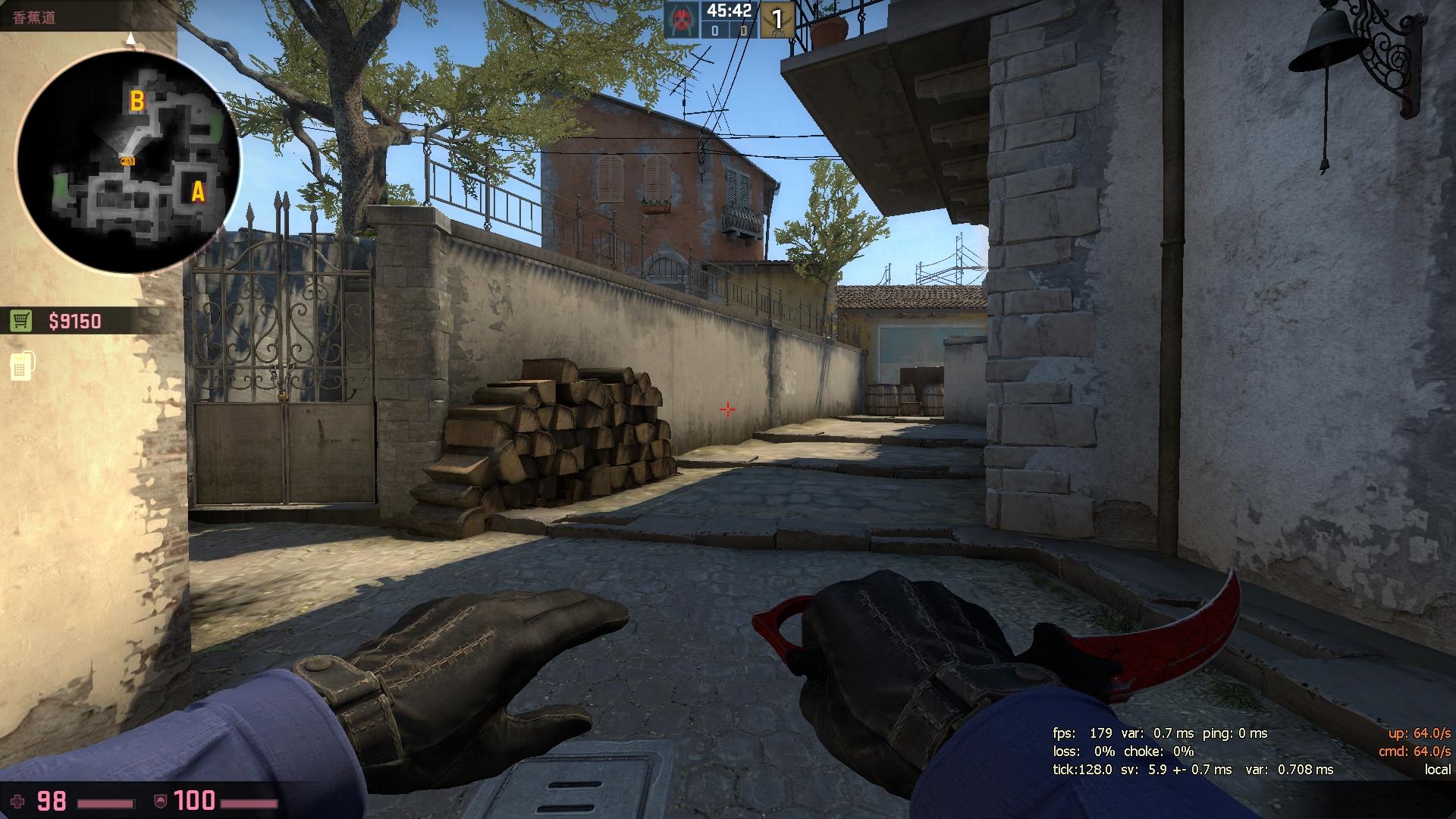Viewport: 1456px width, 819px height.
Task: Click the terrorist team emblem by the timer
Action: [682, 19]
